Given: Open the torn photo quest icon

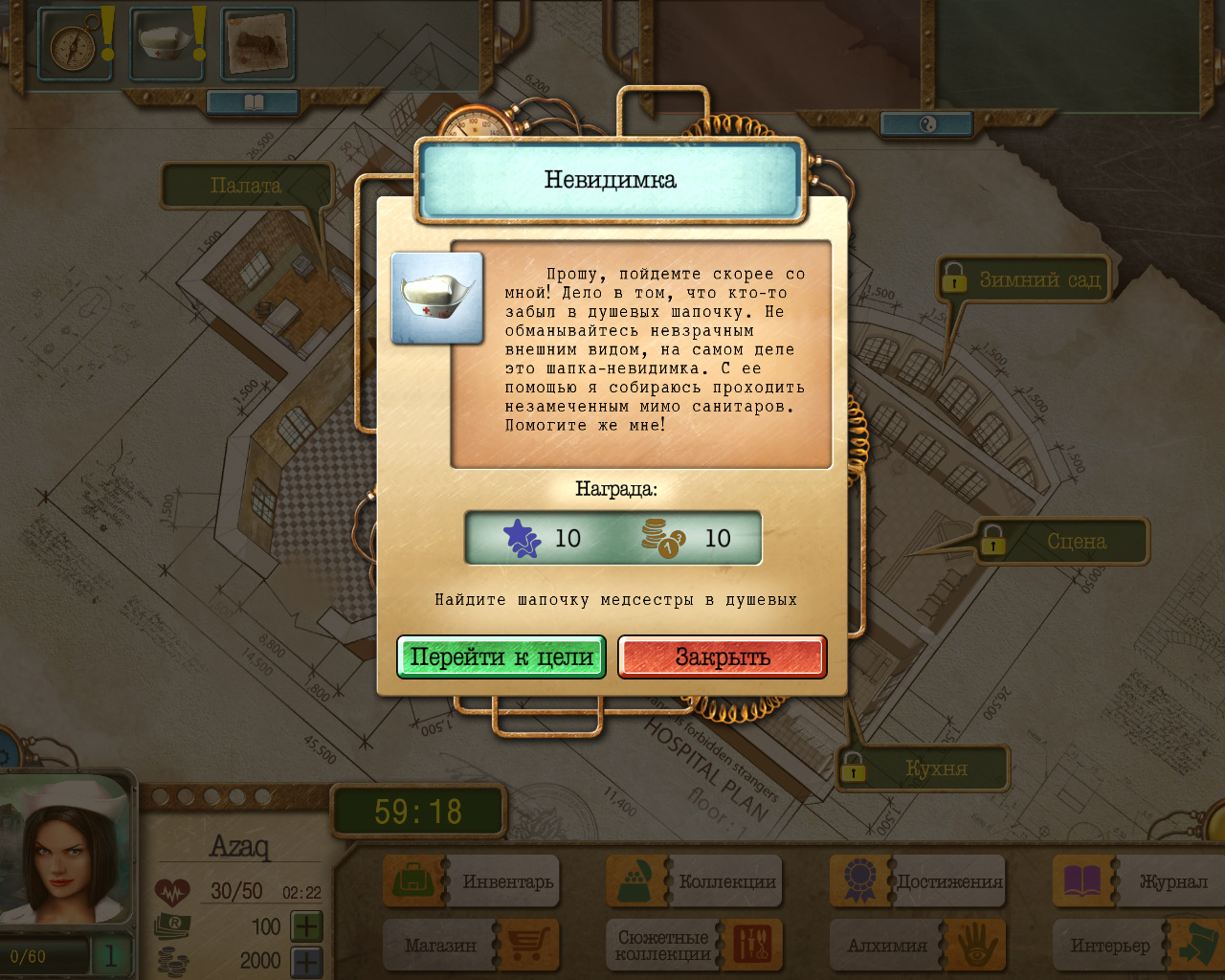Looking at the screenshot, I should [x=256, y=45].
